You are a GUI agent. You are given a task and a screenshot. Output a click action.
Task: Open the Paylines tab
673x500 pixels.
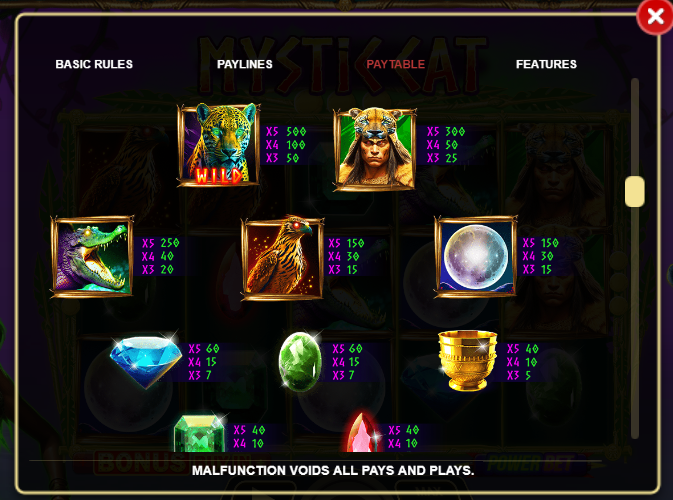[x=245, y=64]
